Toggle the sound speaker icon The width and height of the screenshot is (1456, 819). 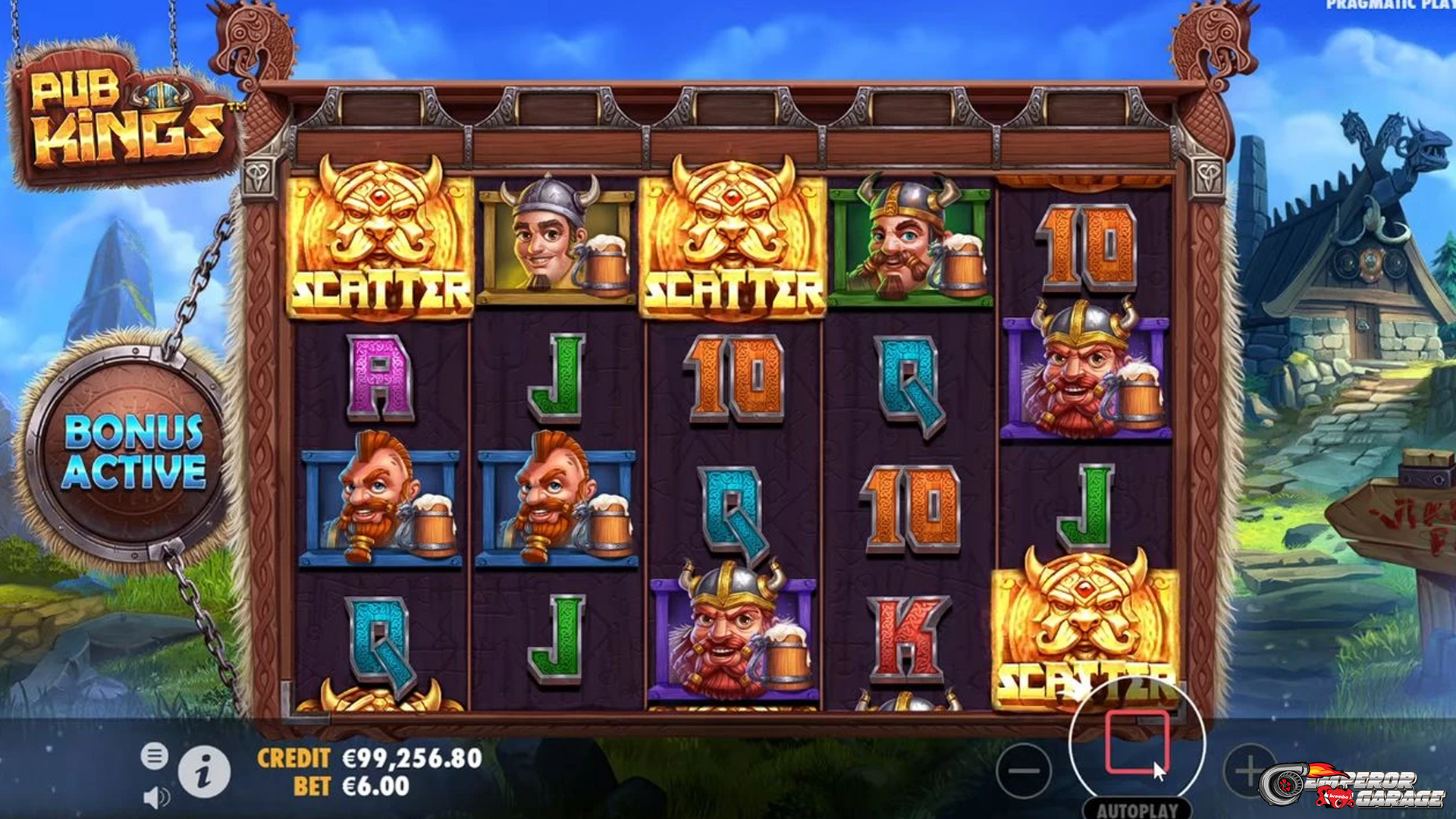156,797
